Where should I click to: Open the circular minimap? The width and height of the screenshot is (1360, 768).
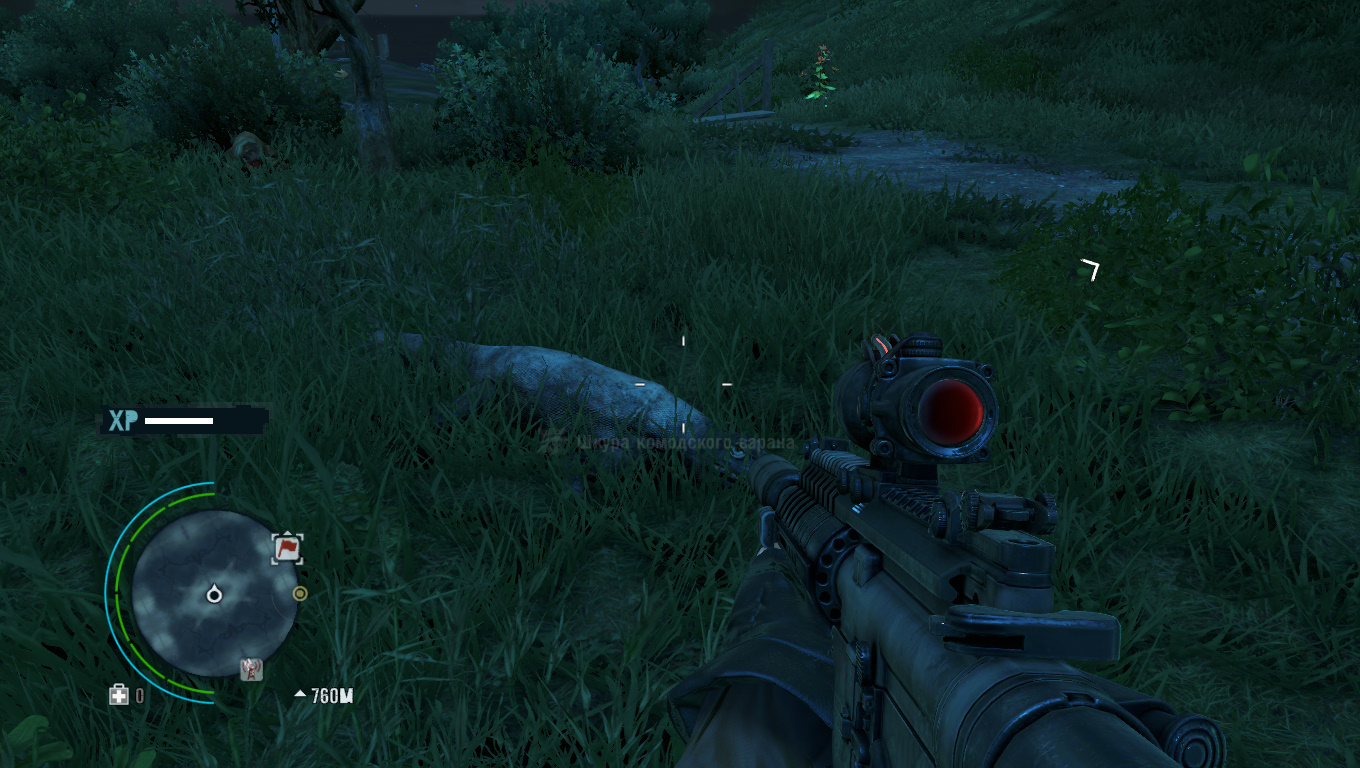[x=213, y=593]
